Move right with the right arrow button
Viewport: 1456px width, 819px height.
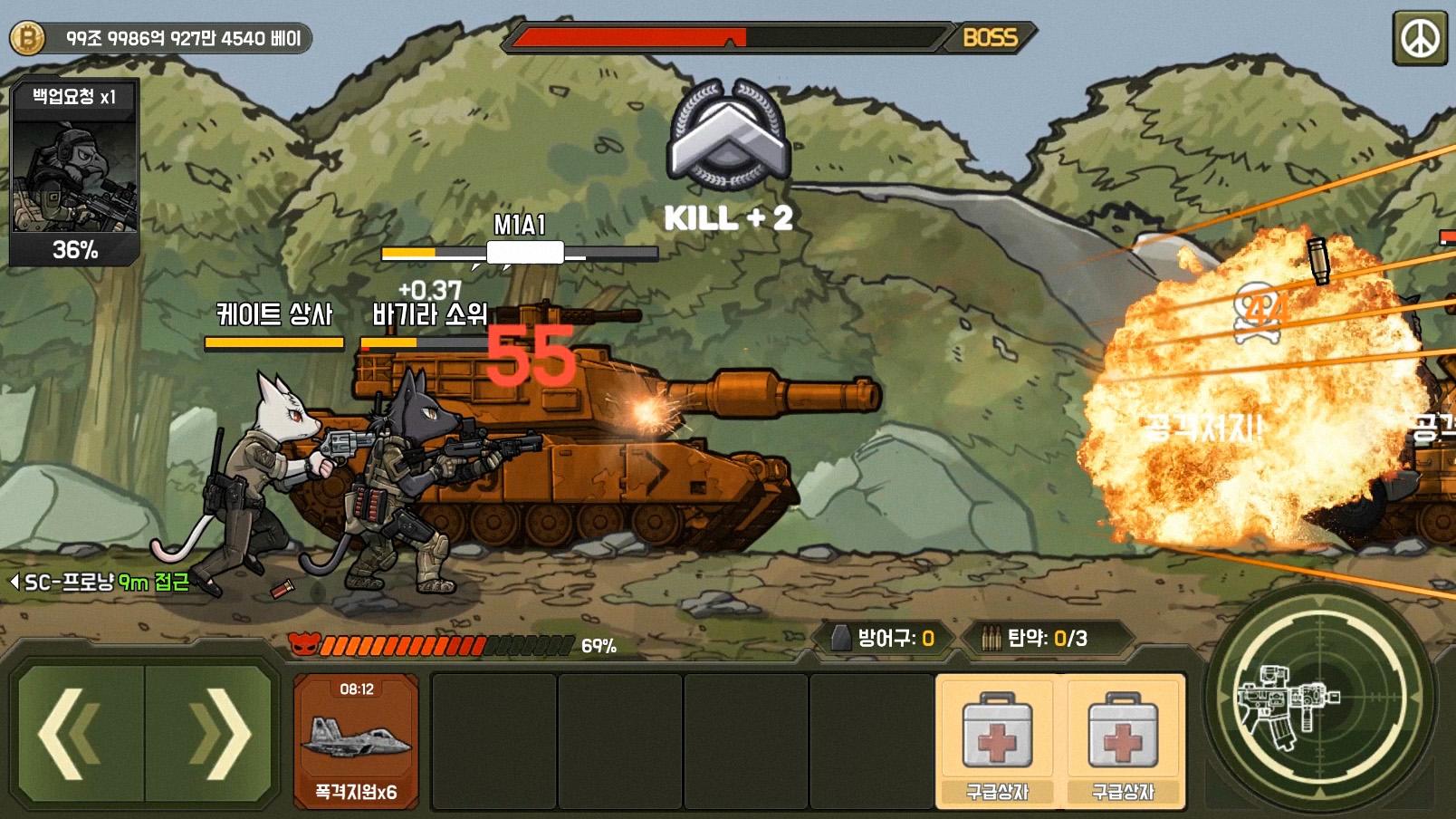tap(210, 734)
